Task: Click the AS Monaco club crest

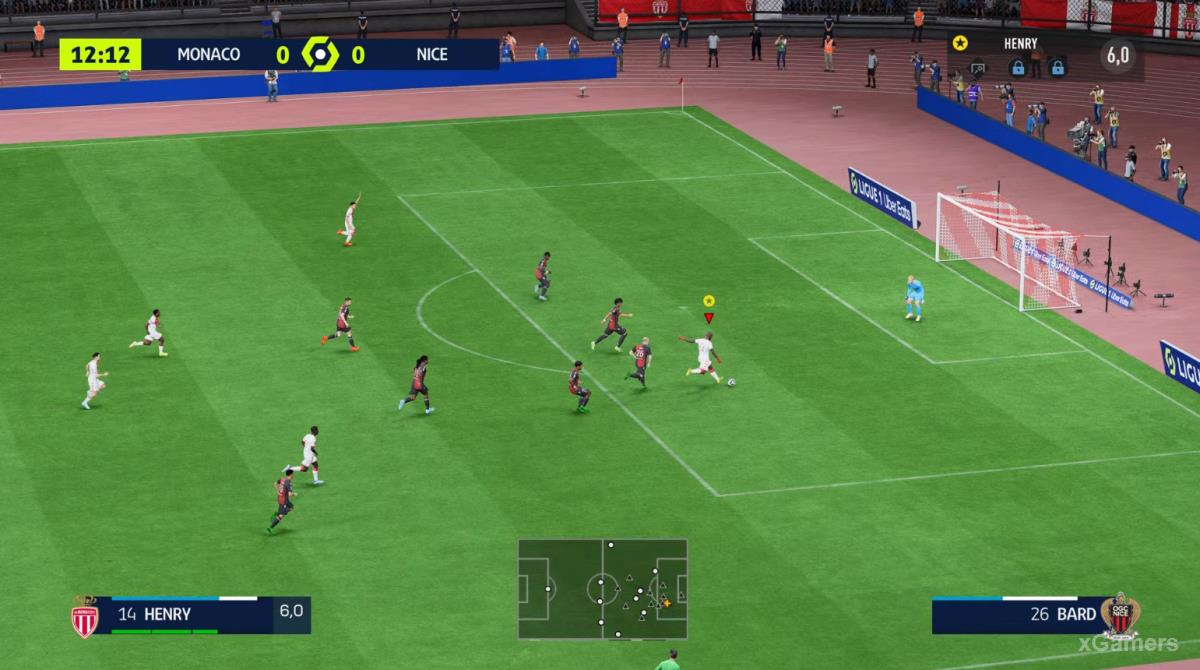Action: point(85,616)
